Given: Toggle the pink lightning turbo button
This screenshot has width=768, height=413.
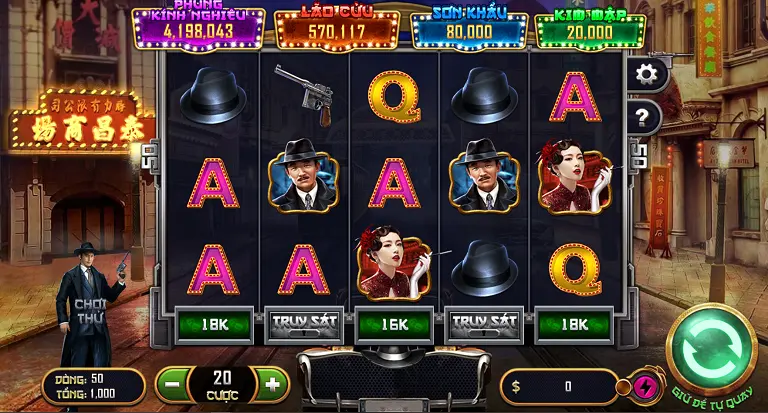Looking at the screenshot, I should pos(645,387).
